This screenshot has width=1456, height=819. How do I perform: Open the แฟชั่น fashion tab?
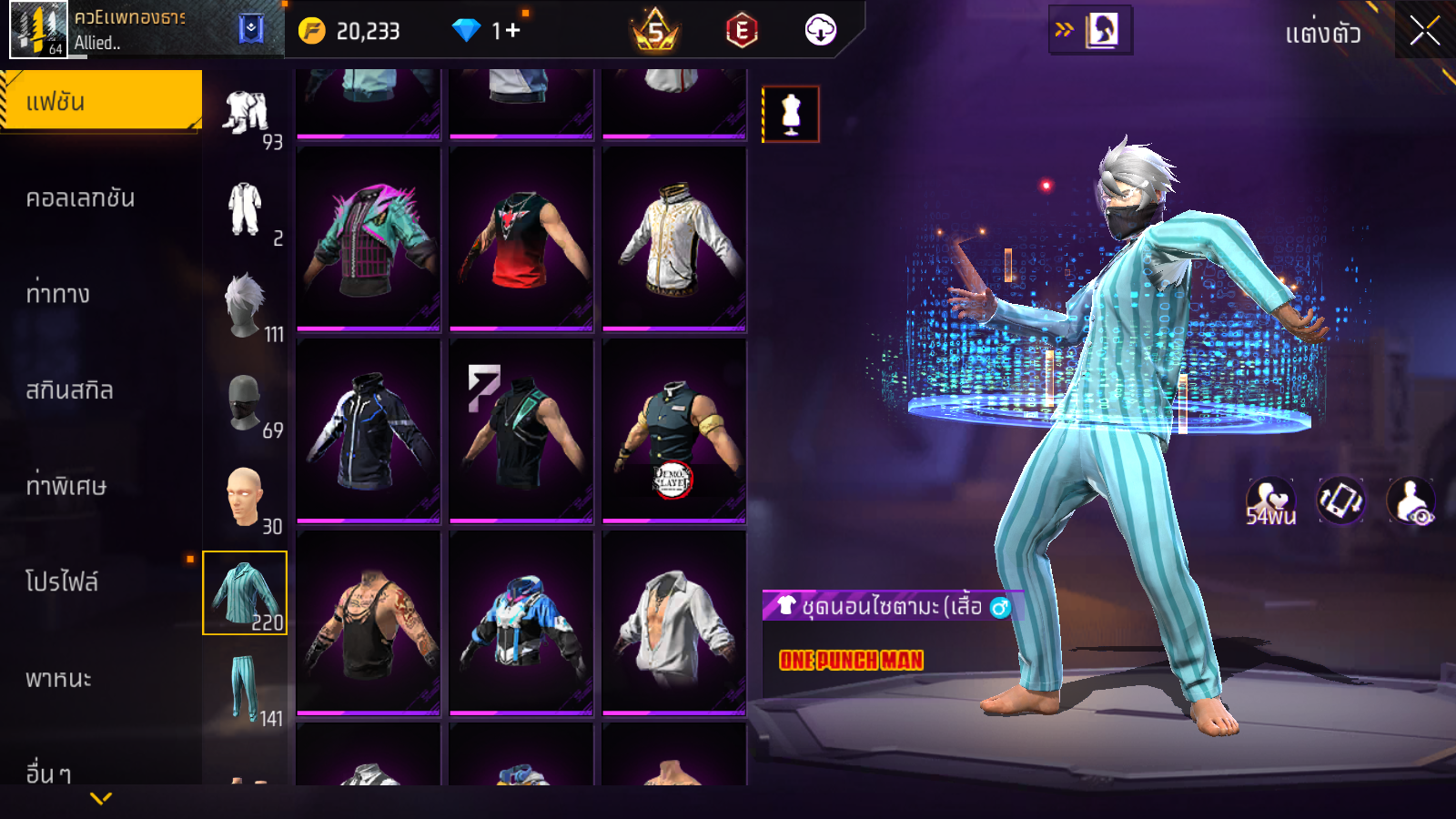[100, 102]
